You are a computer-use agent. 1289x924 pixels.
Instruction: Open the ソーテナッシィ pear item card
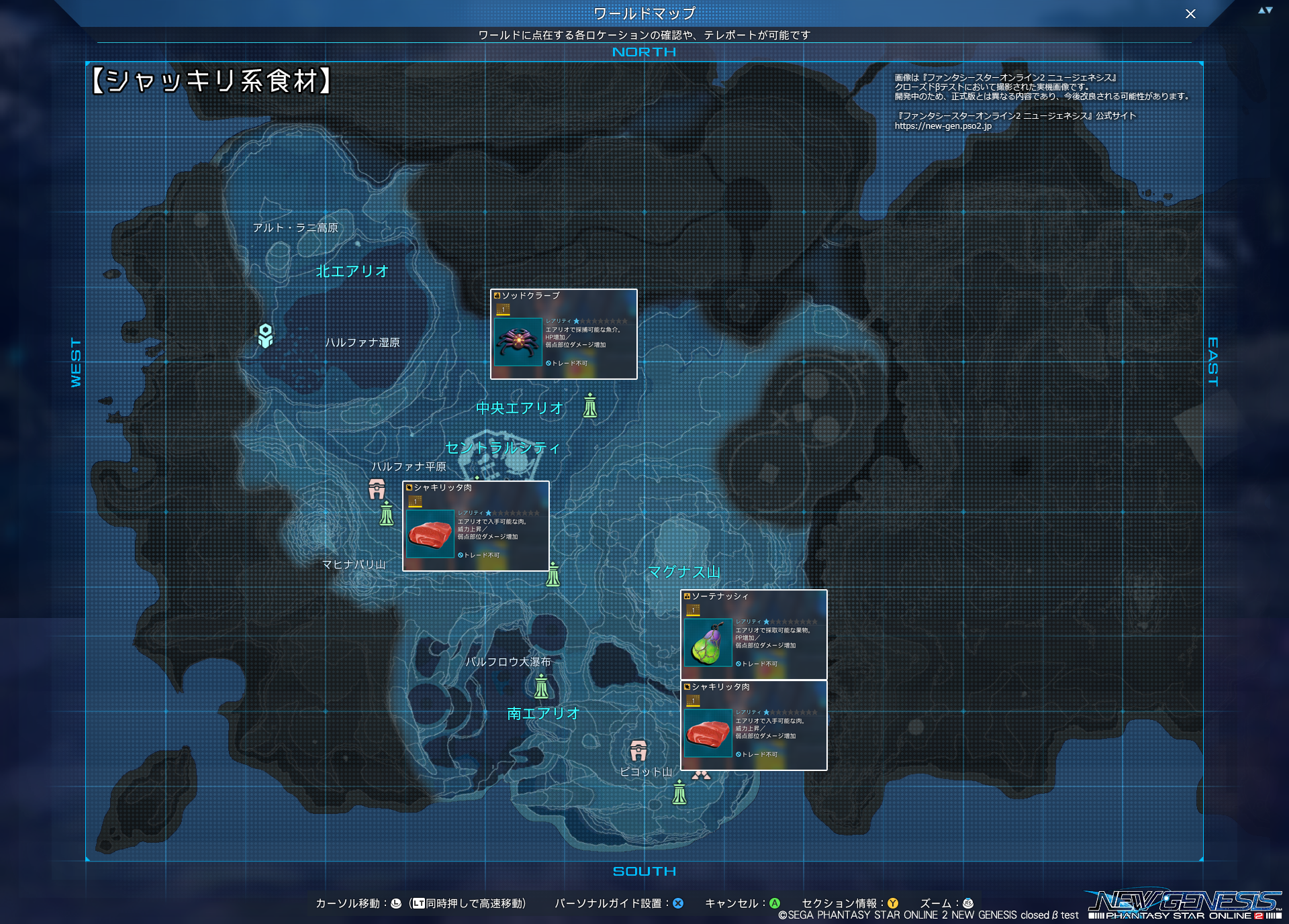click(x=753, y=635)
